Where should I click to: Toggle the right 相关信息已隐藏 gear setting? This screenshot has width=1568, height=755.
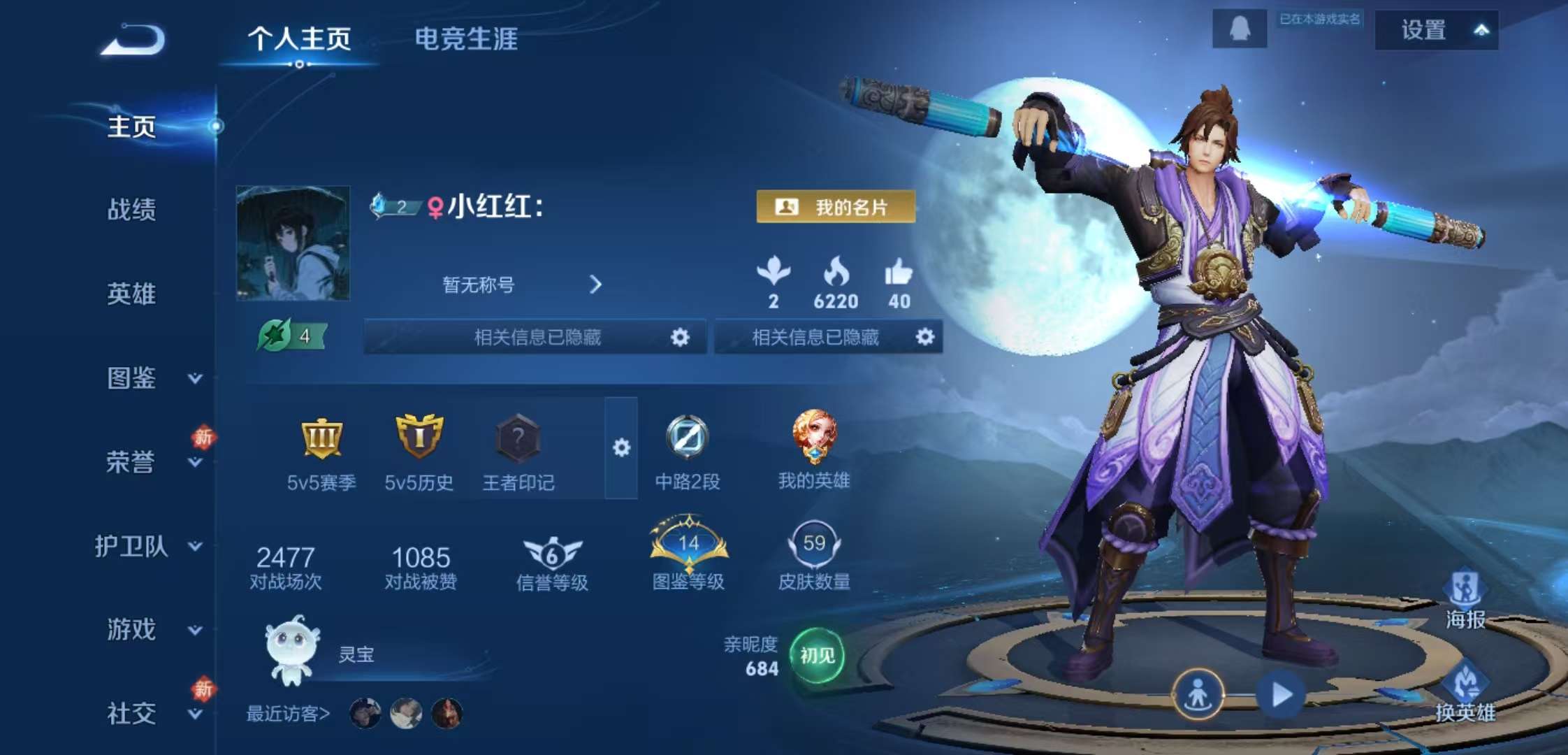926,337
